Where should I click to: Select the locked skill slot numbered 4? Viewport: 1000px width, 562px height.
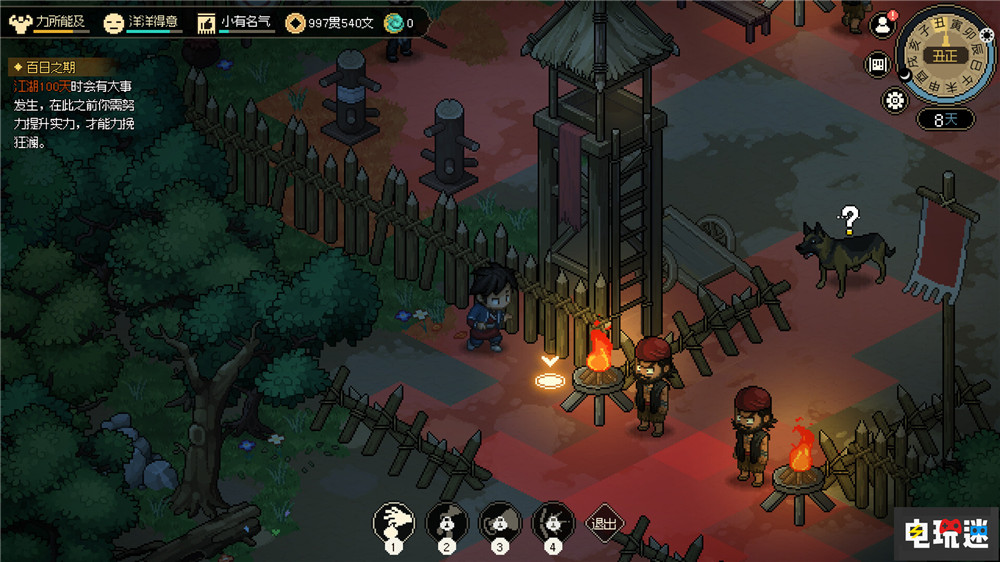tap(553, 521)
